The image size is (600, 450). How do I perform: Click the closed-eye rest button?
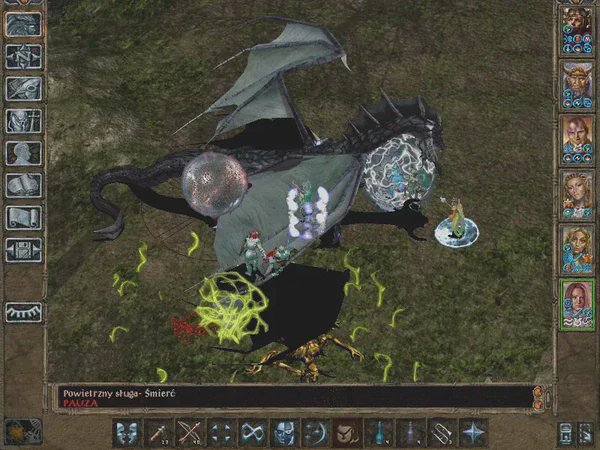[23, 312]
